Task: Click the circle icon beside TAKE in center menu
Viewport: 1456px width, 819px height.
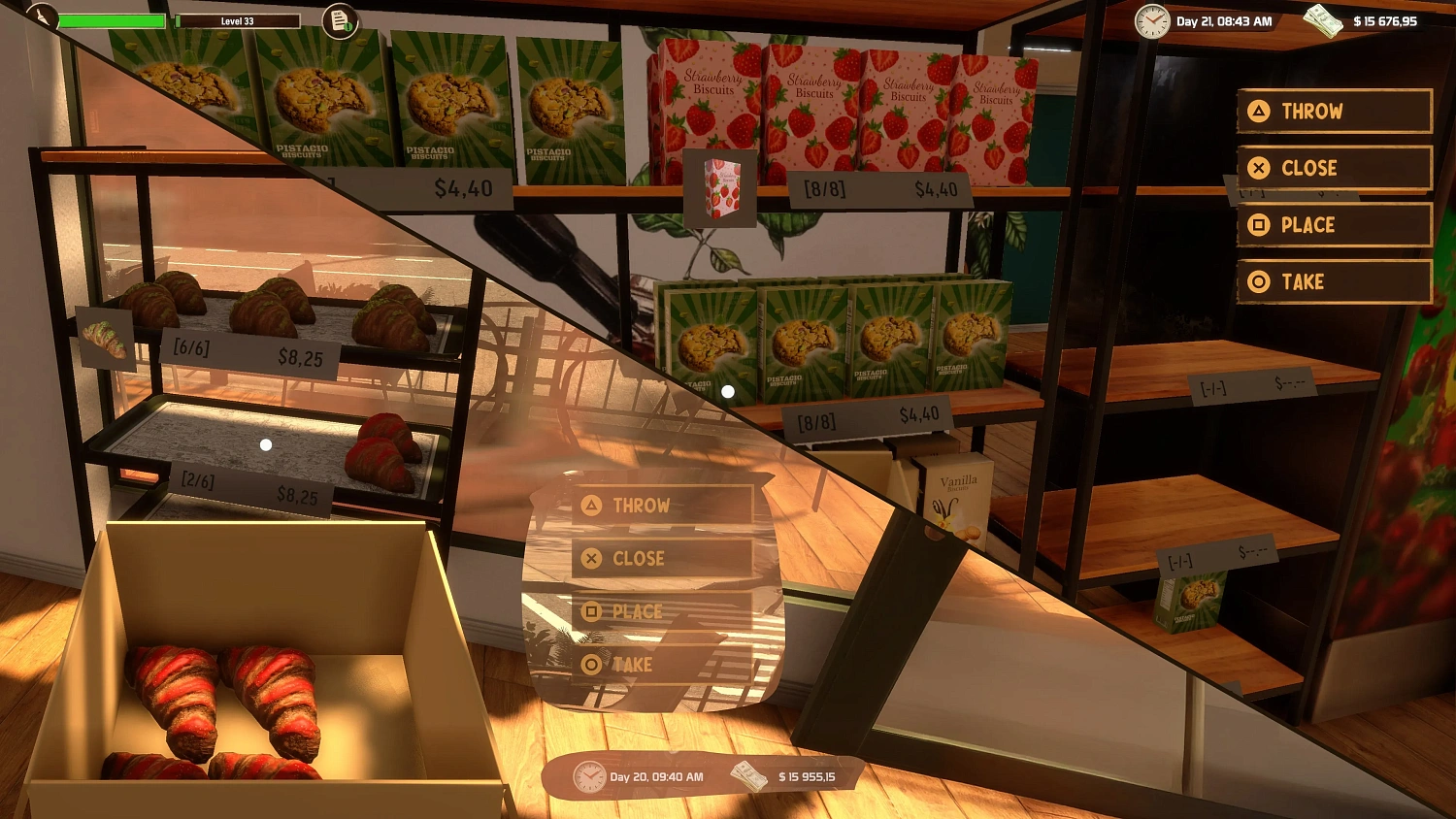Action: pos(590,665)
